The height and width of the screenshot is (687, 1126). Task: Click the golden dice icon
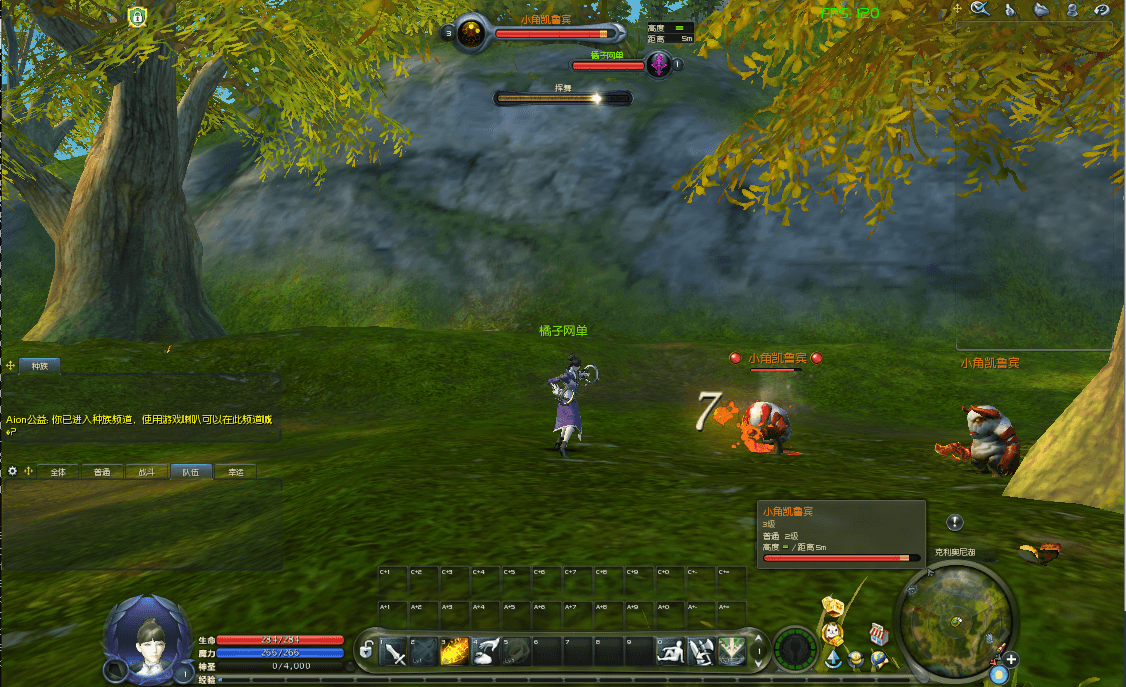(x=832, y=606)
